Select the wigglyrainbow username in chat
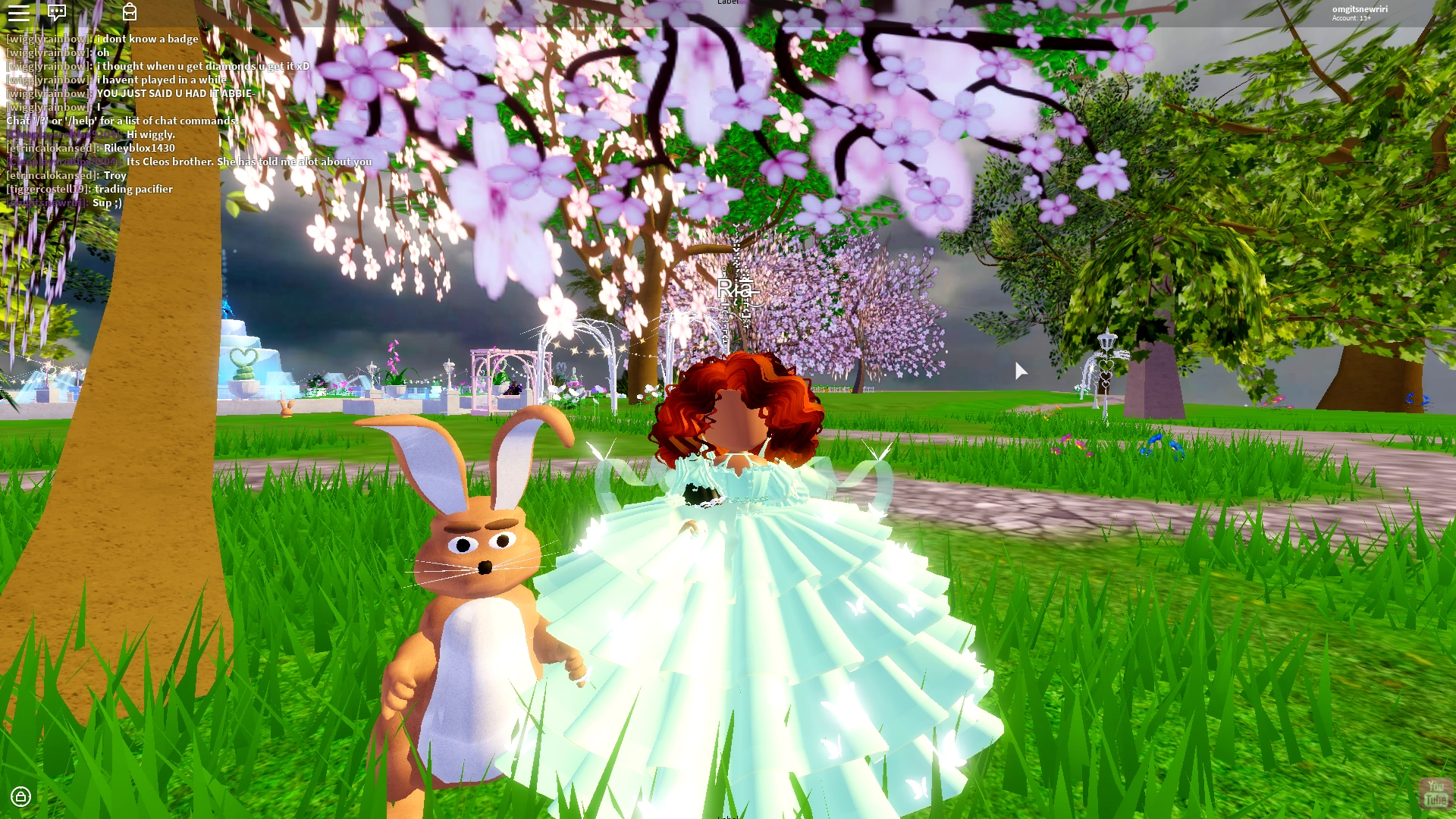This screenshot has height=819, width=1456. pyautogui.click(x=47, y=39)
